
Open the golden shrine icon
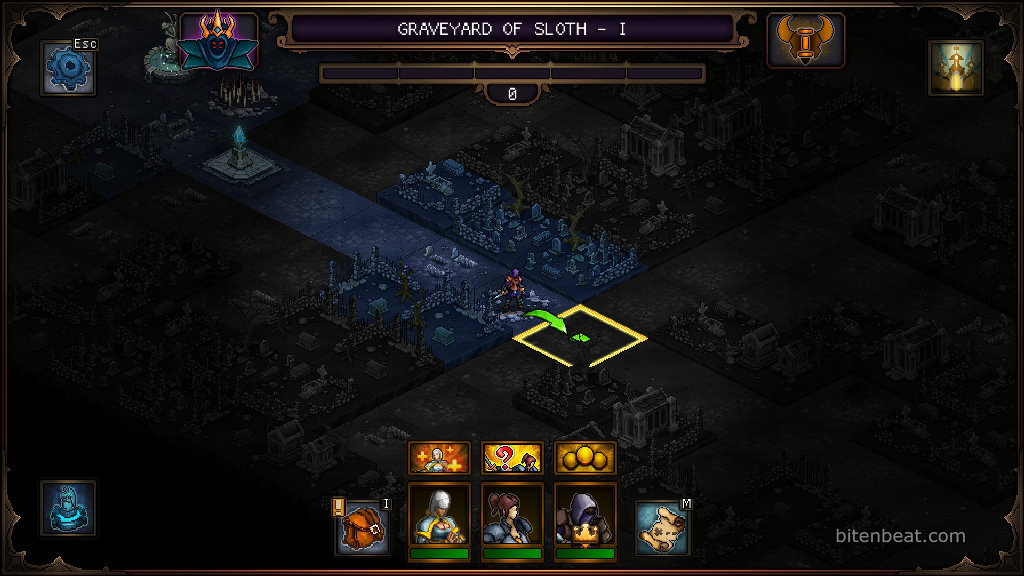(x=956, y=68)
